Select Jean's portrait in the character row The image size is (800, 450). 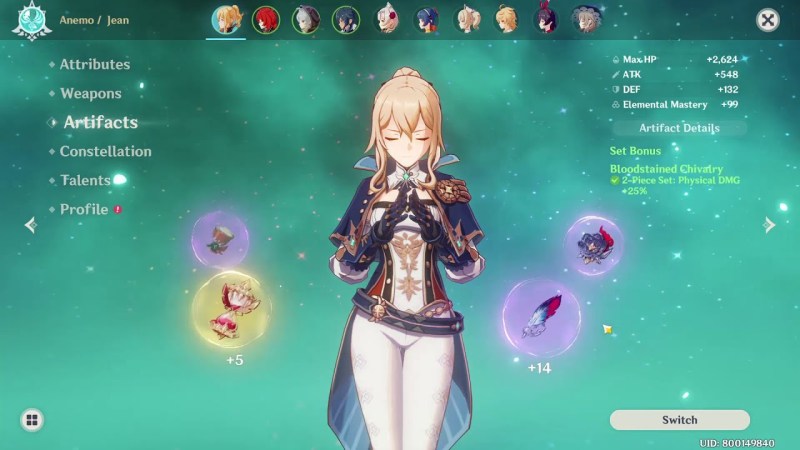click(x=226, y=20)
